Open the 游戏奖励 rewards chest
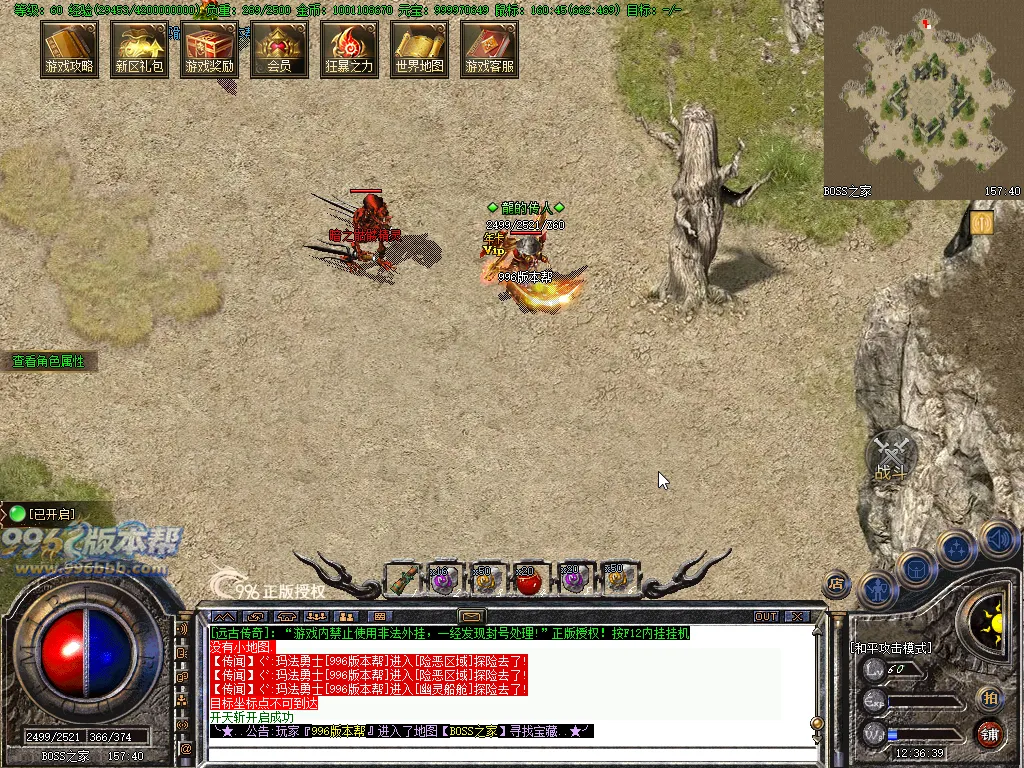 coord(209,49)
